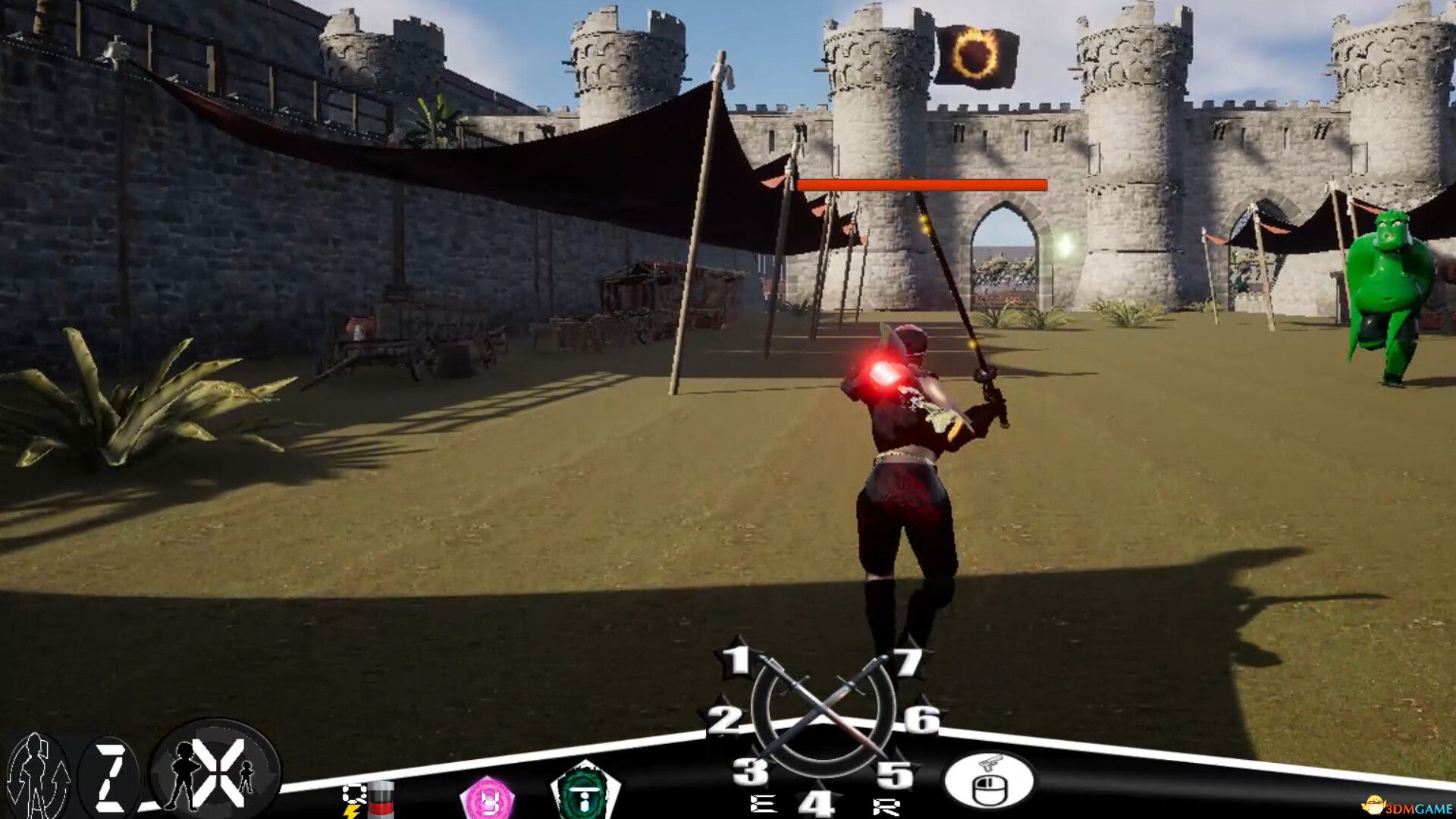Pick weapon wheel slot 6

(x=921, y=718)
